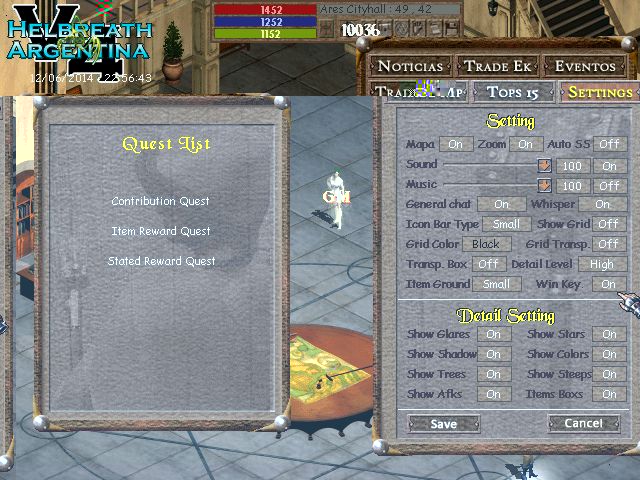Screen dimensions: 640x480
Task: Show the Tops 15 rankings
Action: [513, 92]
